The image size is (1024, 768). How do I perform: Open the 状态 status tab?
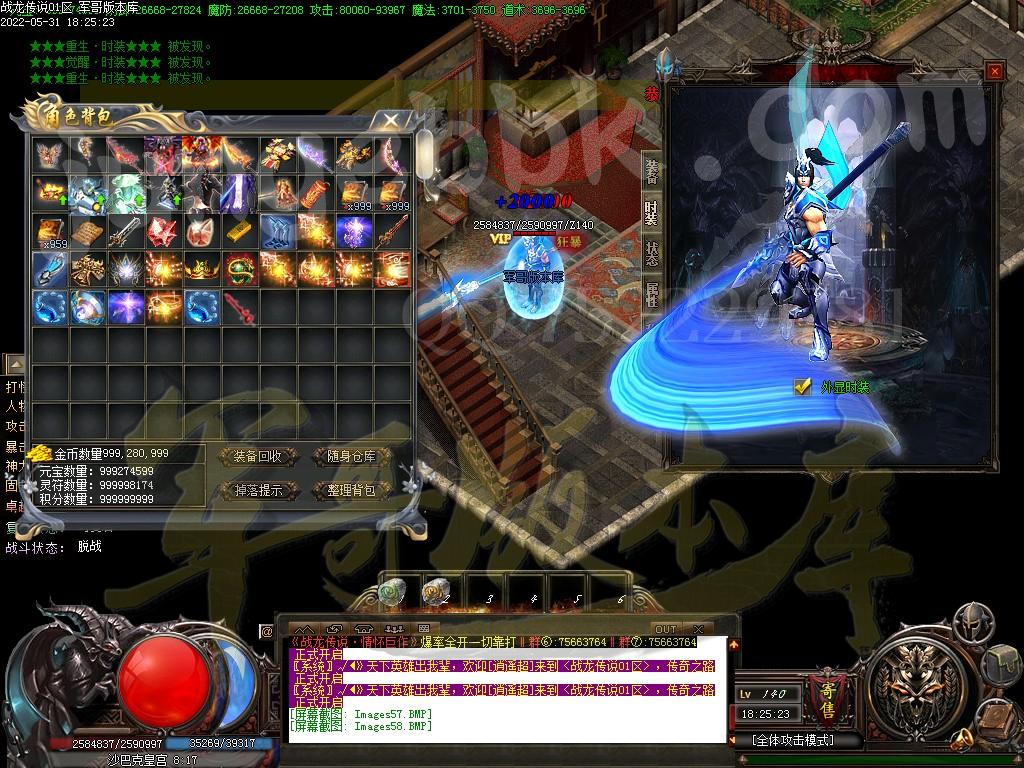tap(652, 253)
